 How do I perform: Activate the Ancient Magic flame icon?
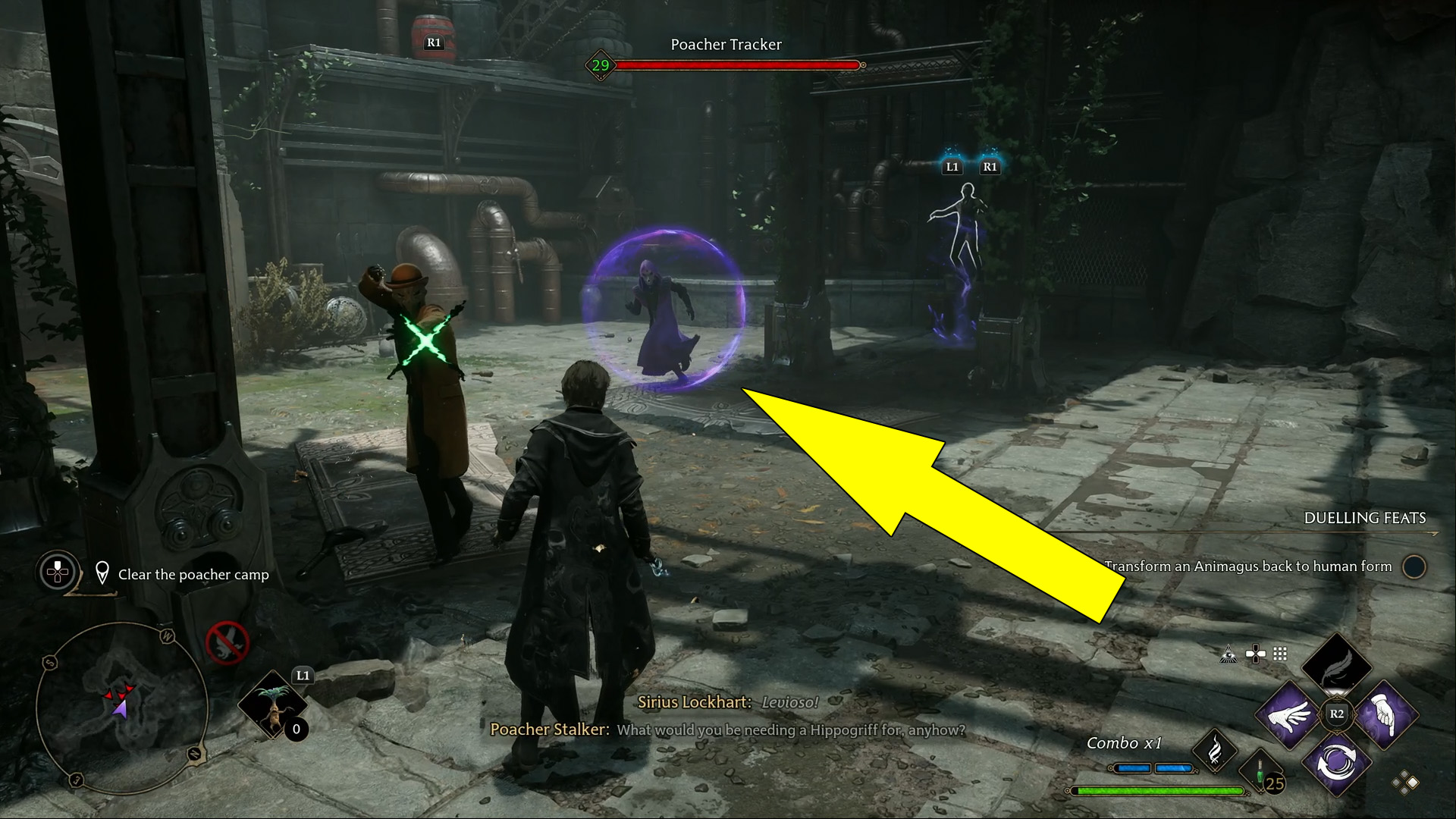click(1214, 751)
